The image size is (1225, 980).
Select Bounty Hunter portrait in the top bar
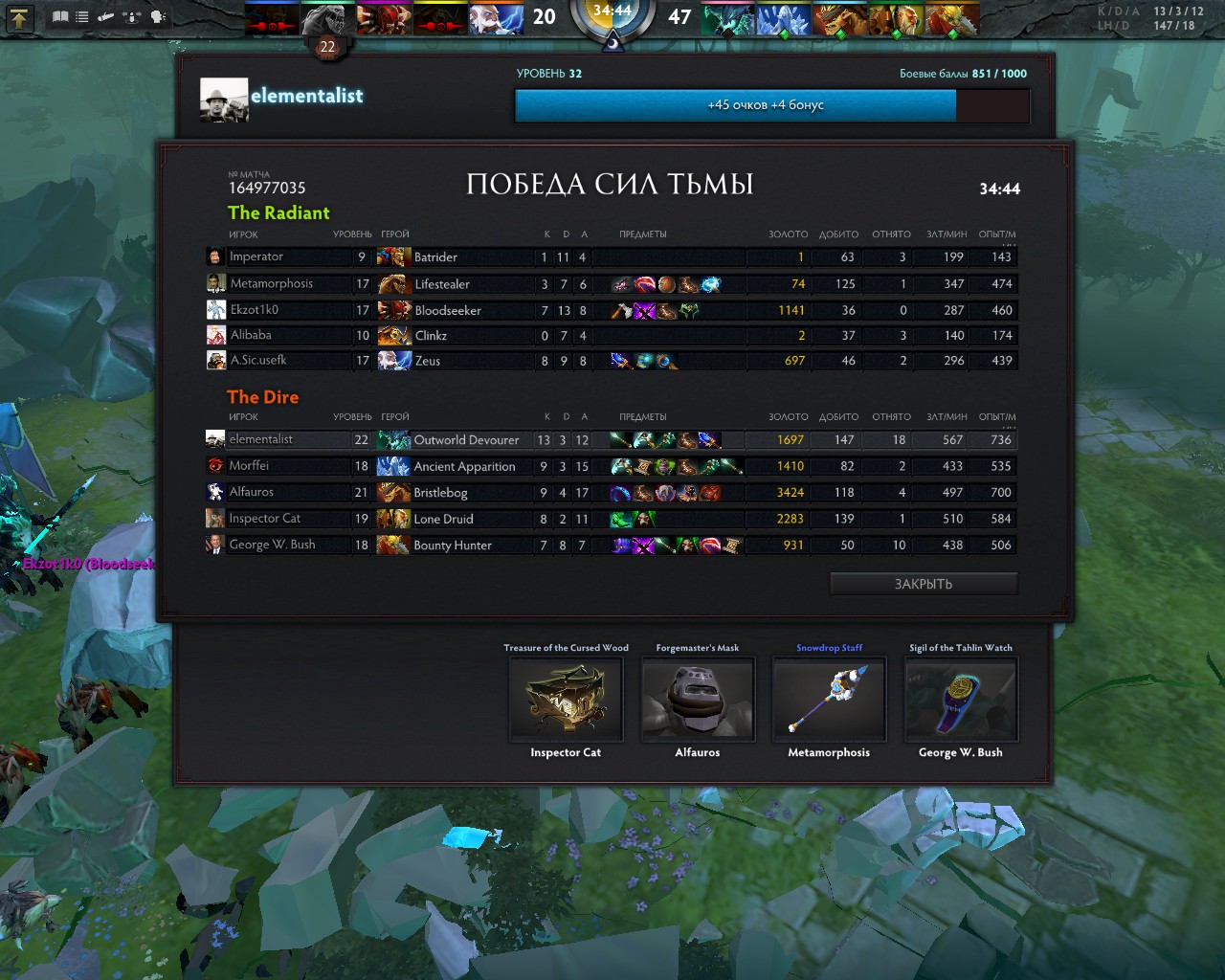click(951, 18)
